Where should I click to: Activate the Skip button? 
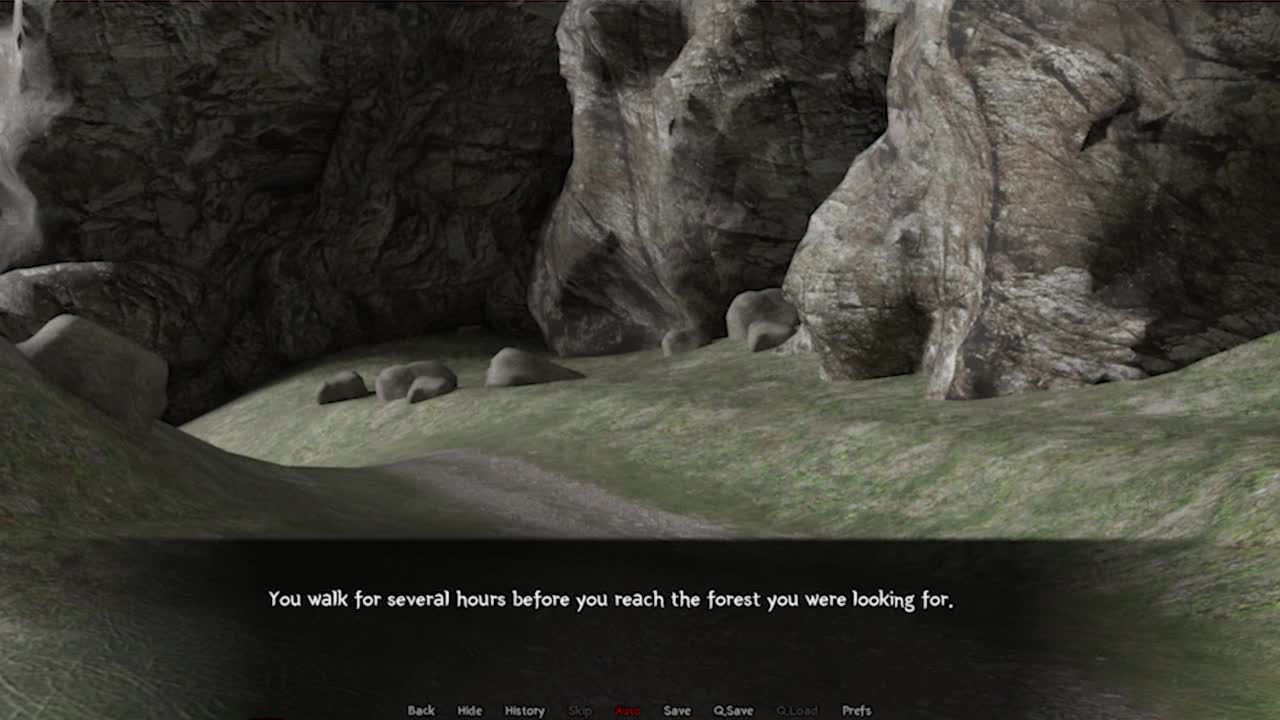(580, 710)
